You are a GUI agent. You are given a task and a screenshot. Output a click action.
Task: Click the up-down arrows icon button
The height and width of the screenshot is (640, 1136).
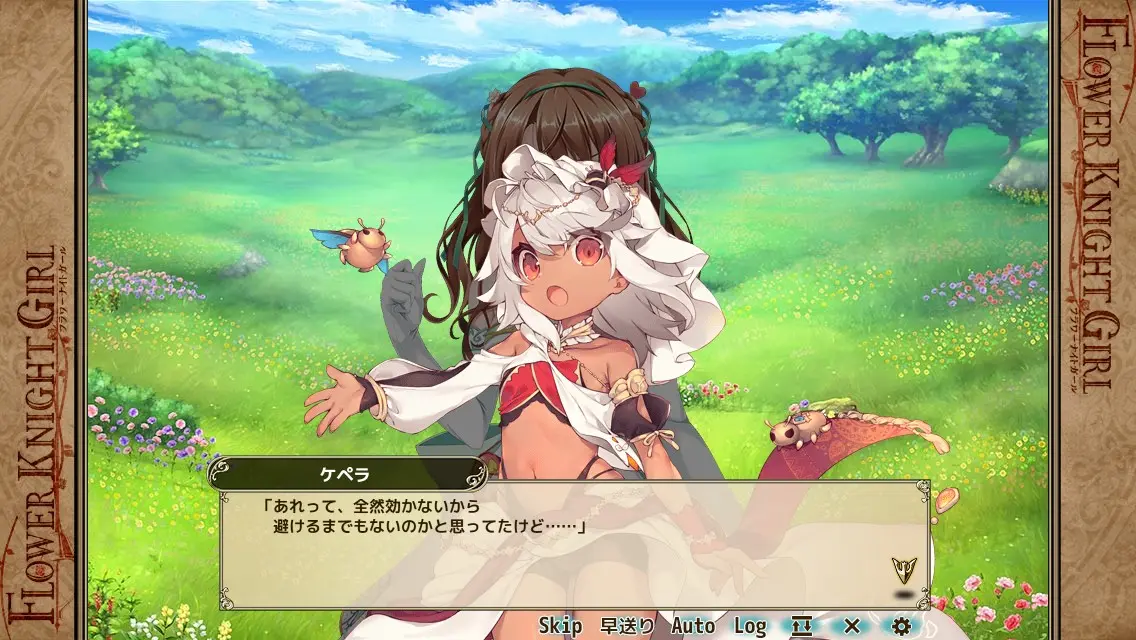coord(801,626)
